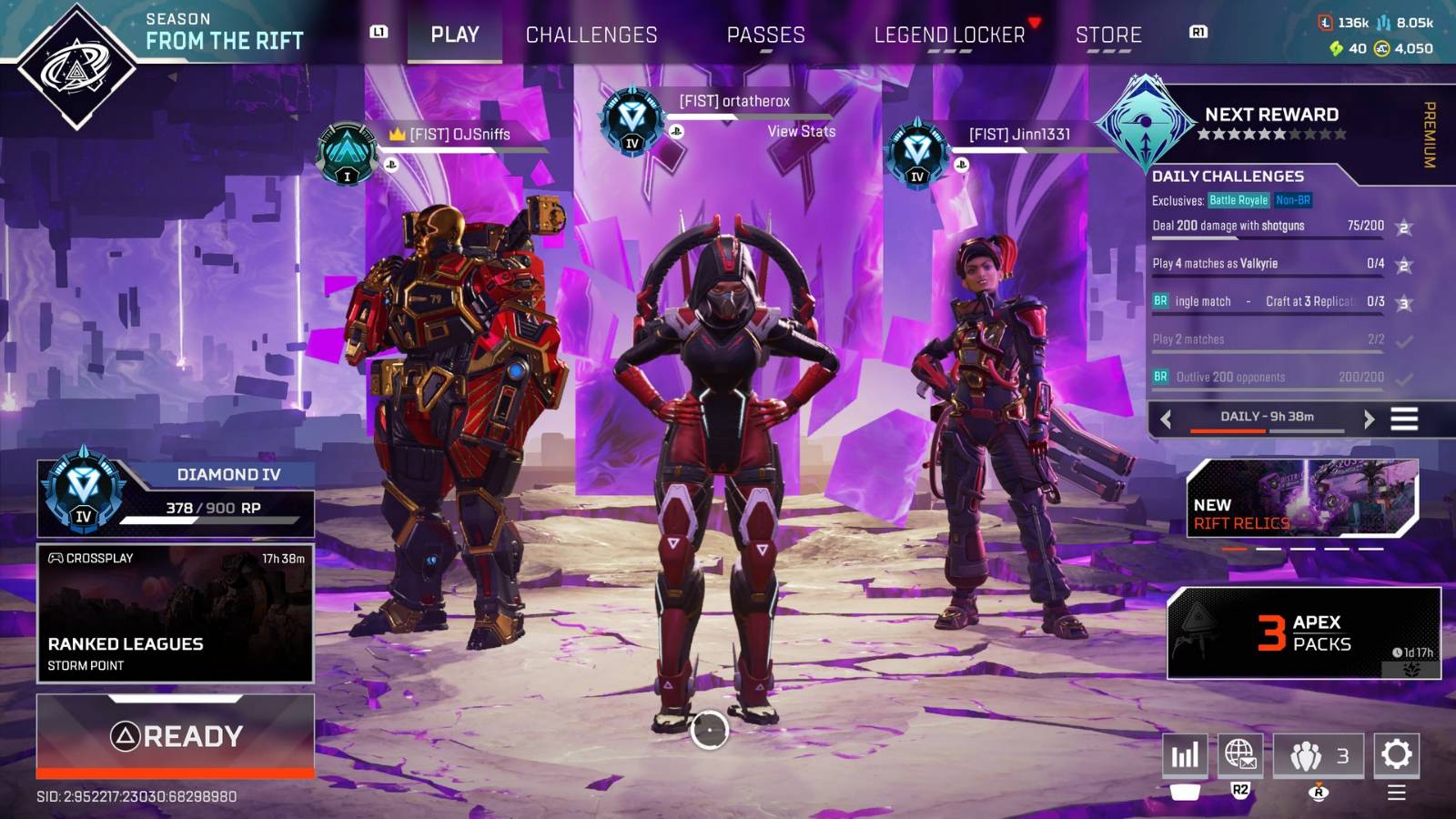
Task: Open the friends list showing 3
Action: click(1318, 755)
